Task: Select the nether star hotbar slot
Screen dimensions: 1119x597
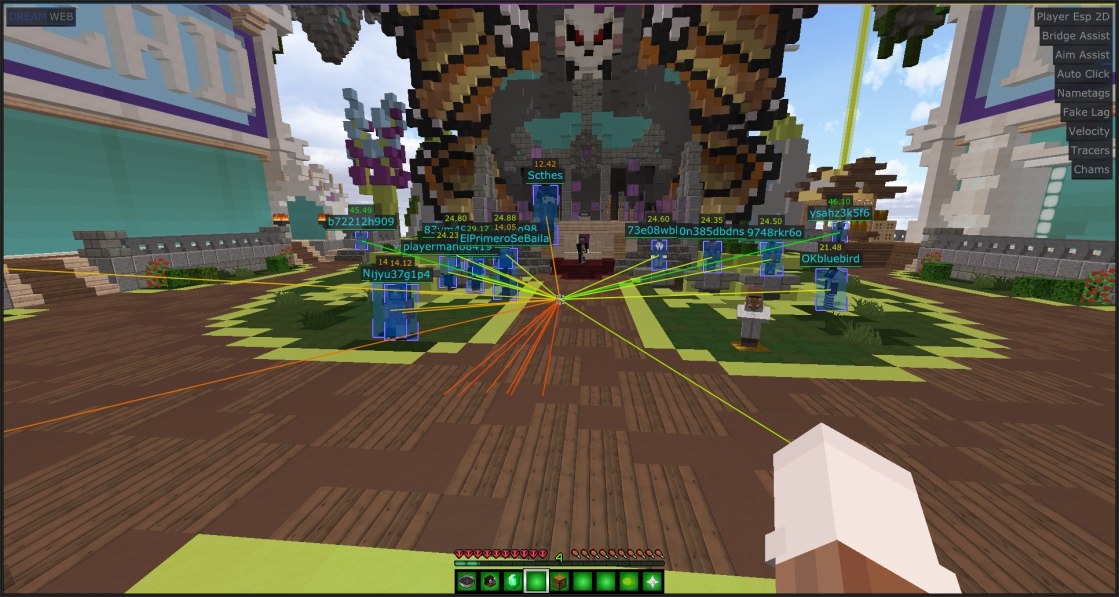Action: [652, 581]
